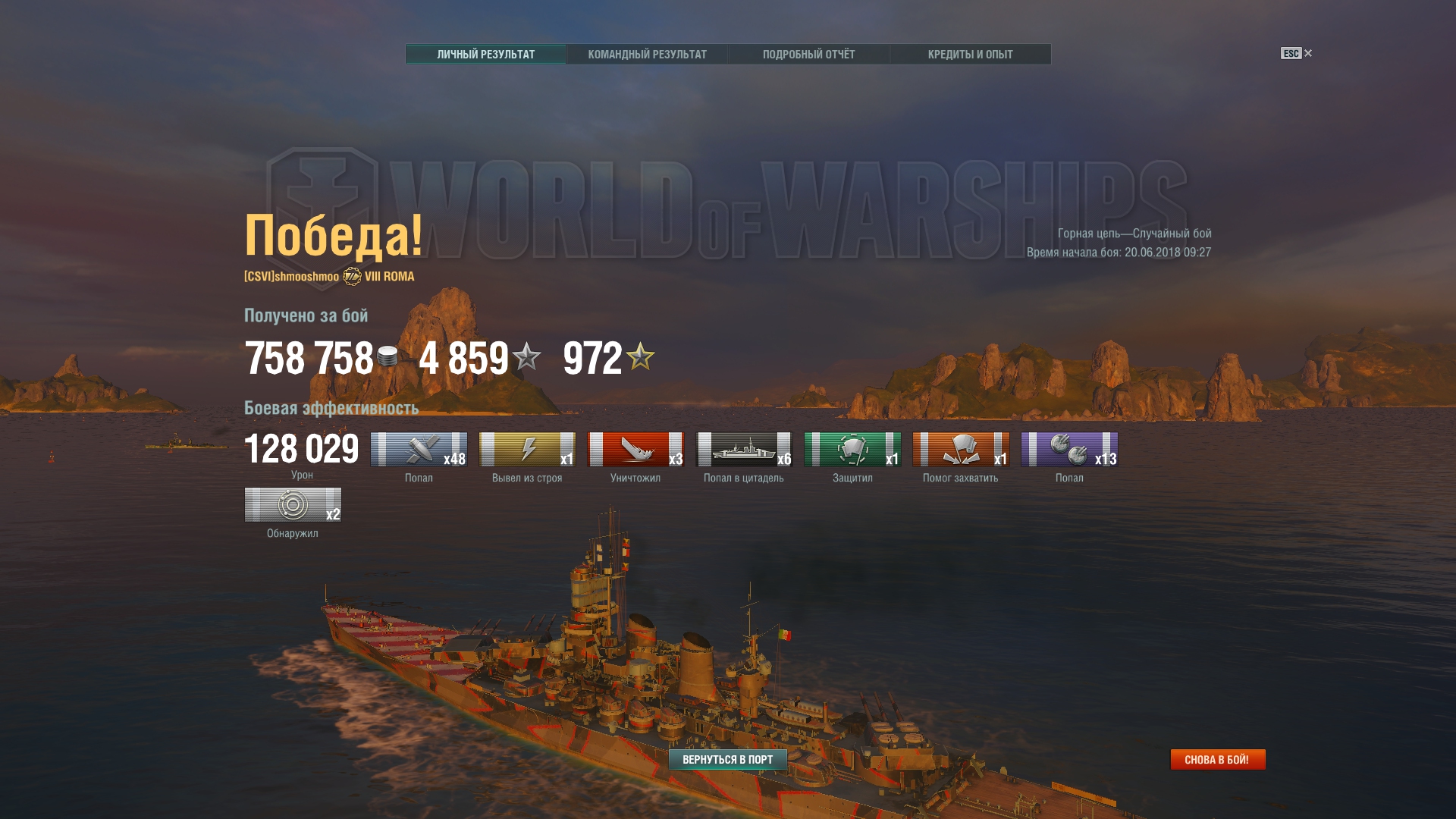1456x819 pixels.
Task: Select the green Защитил ribbon
Action: 852,450
